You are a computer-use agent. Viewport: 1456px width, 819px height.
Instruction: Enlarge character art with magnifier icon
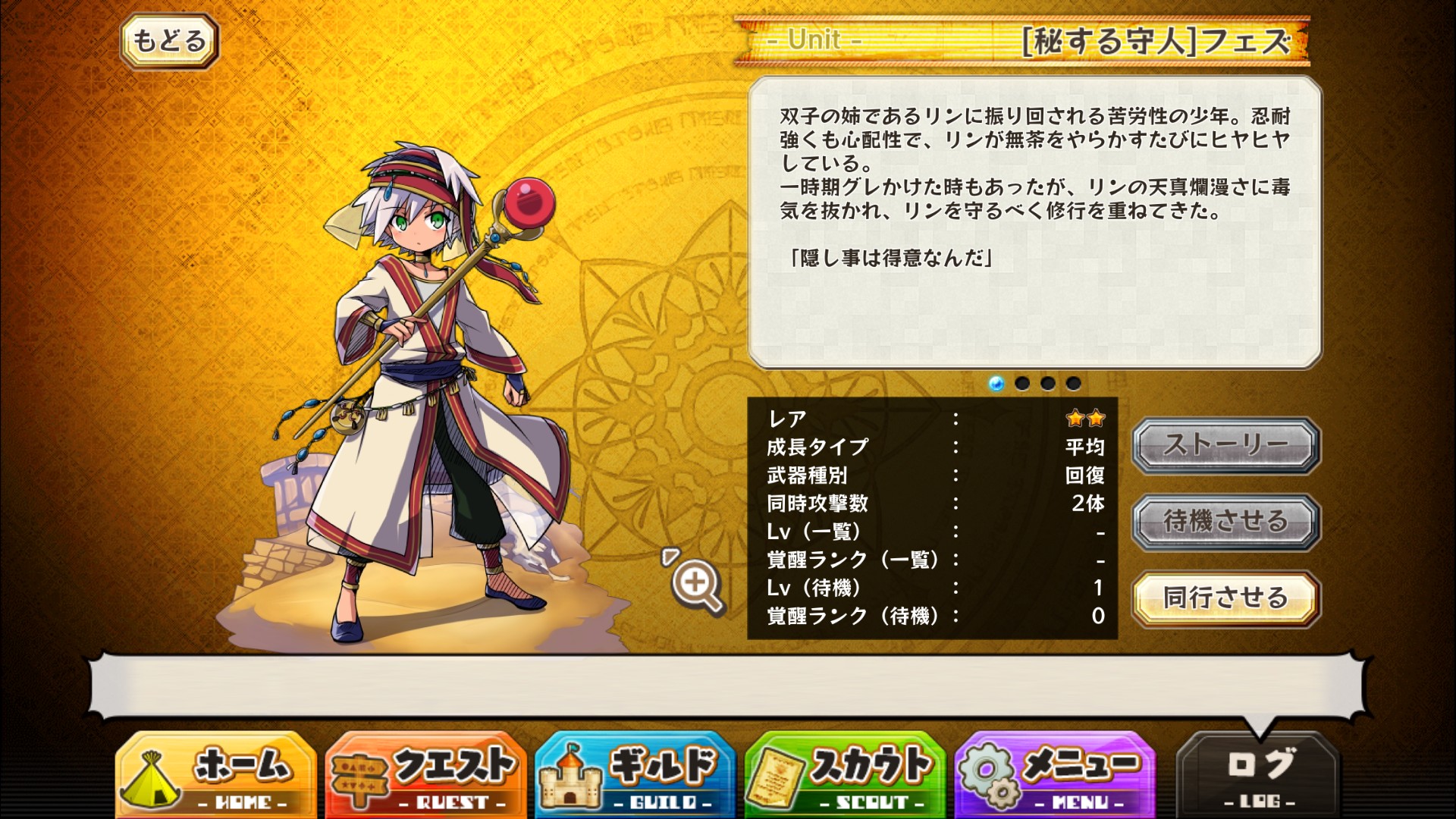click(x=696, y=584)
